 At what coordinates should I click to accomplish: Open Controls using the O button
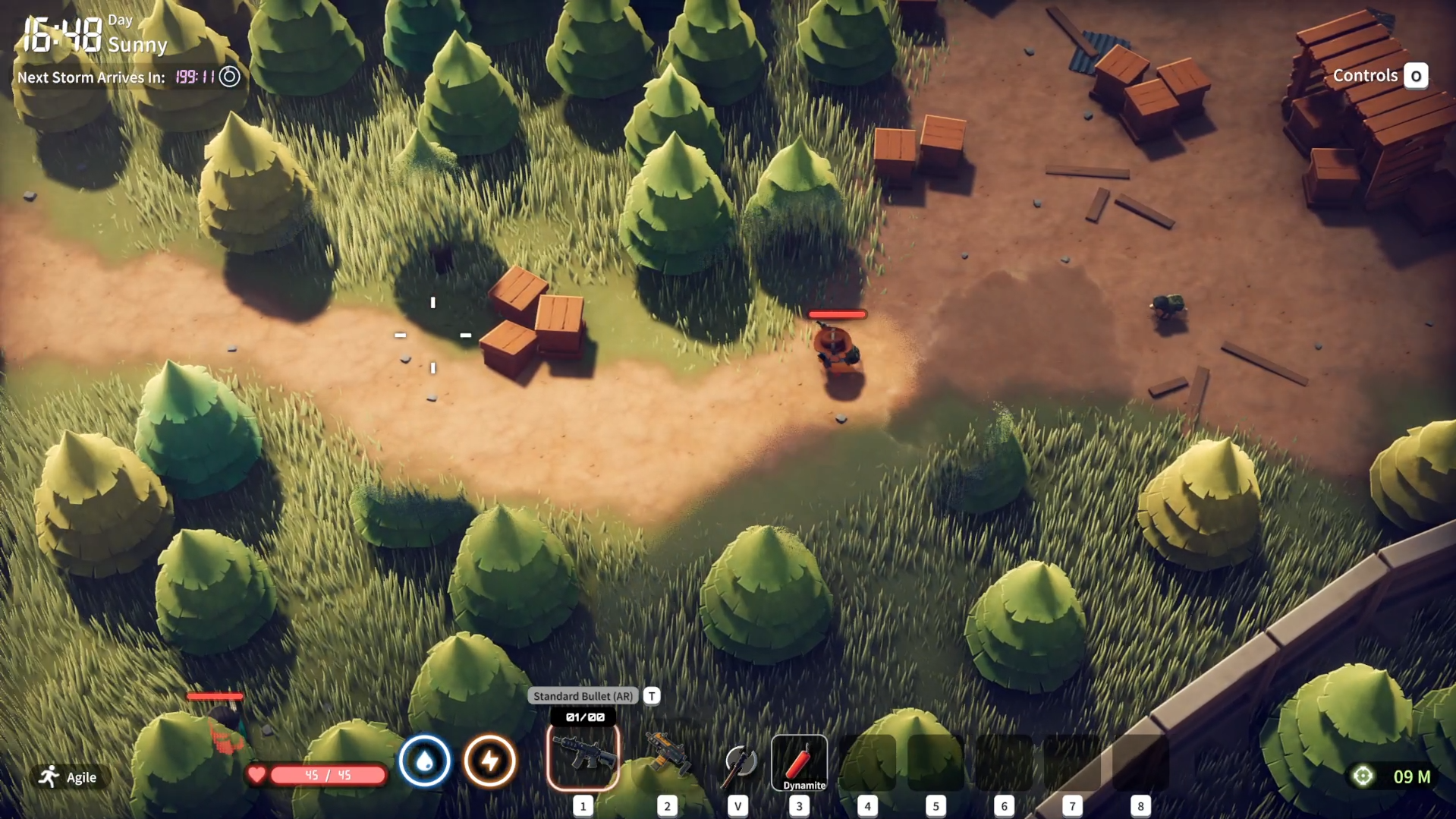(x=1416, y=75)
